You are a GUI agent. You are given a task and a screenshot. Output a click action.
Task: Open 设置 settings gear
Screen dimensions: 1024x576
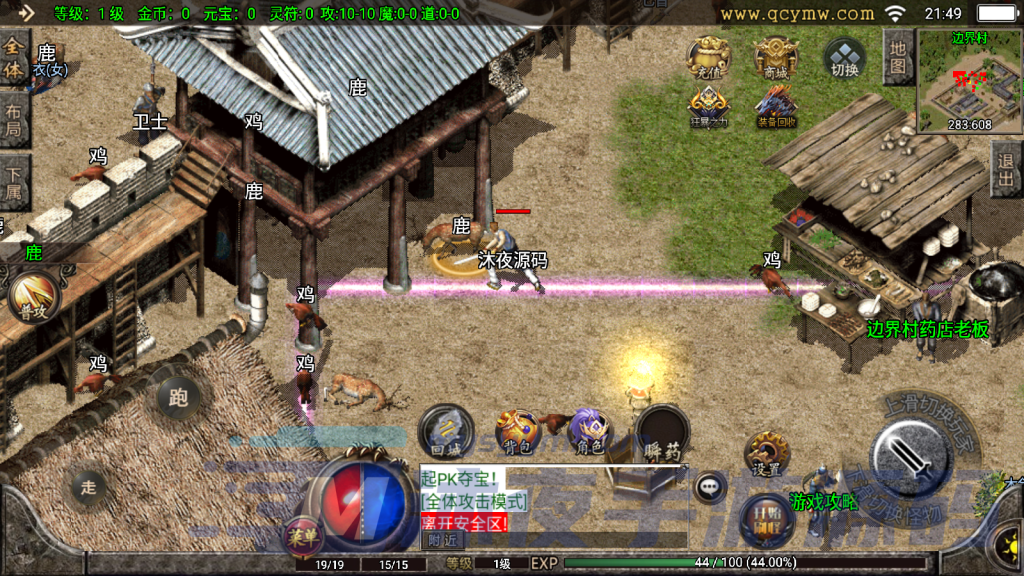[768, 454]
